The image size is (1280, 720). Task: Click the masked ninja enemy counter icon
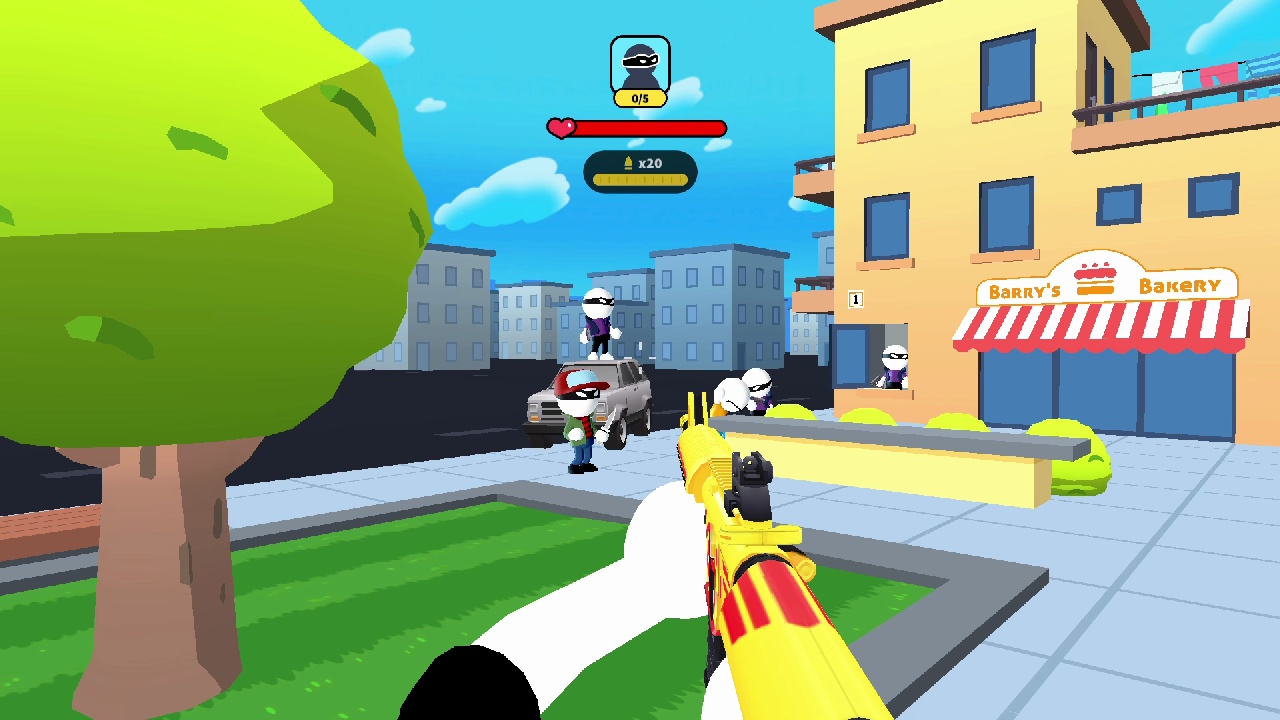tap(639, 62)
